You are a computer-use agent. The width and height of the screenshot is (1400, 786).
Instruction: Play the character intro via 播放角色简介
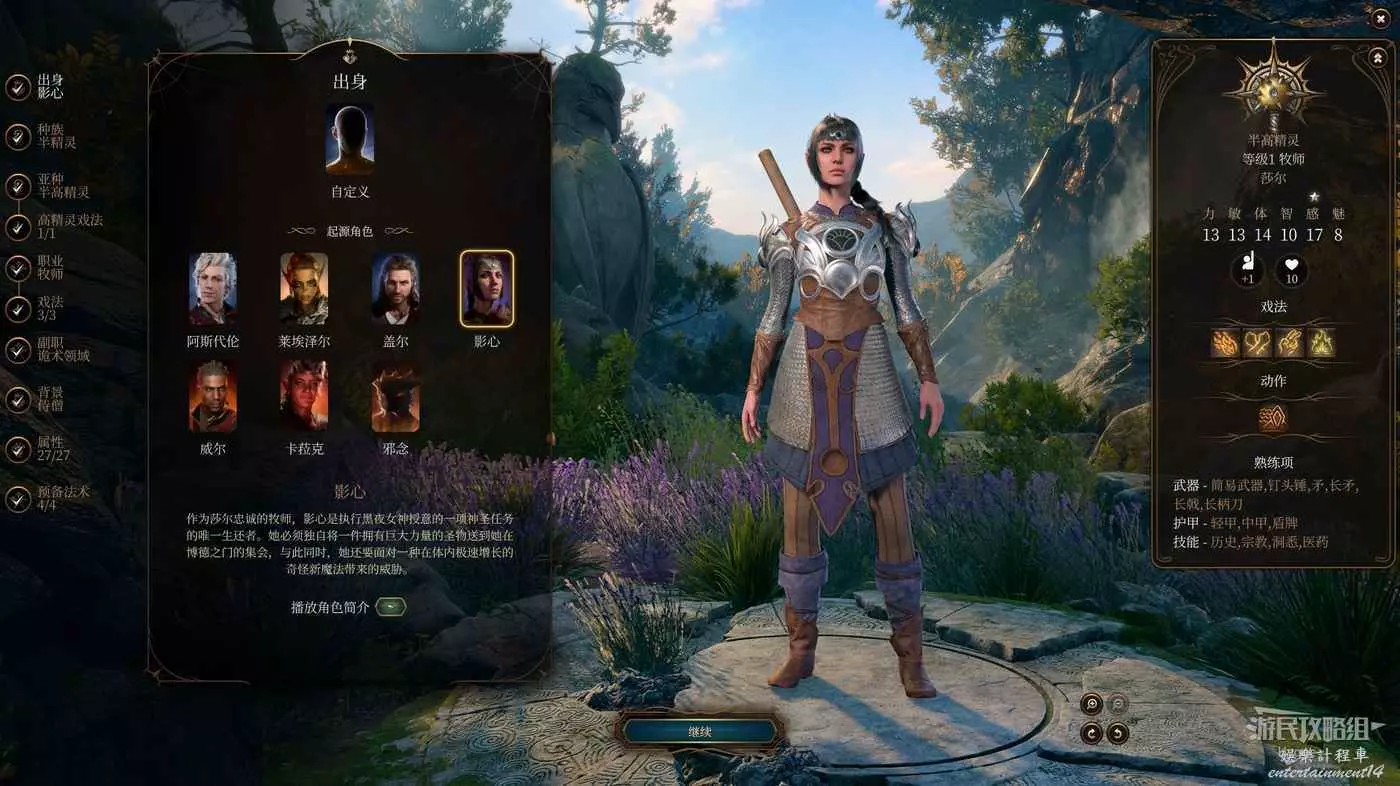[391, 607]
